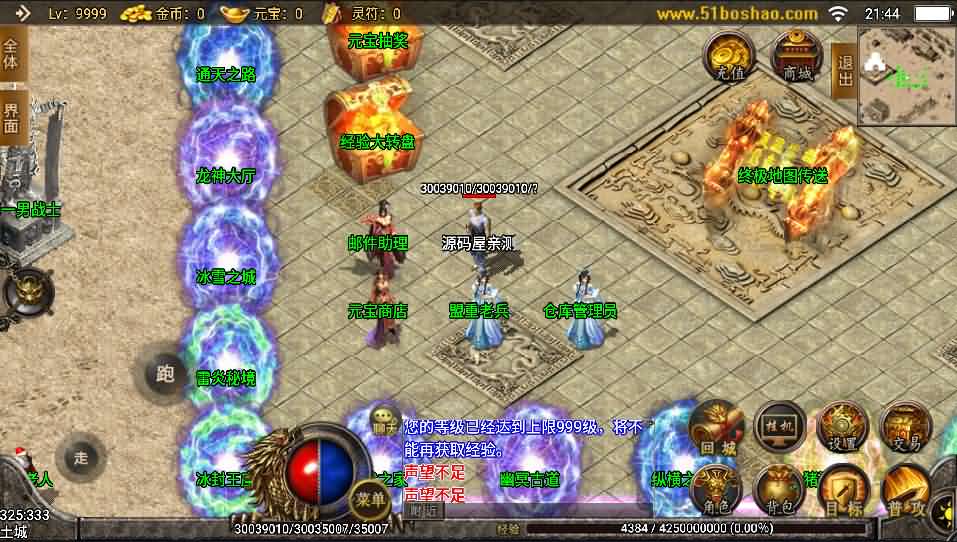Open the 菜单 menu button

370,499
